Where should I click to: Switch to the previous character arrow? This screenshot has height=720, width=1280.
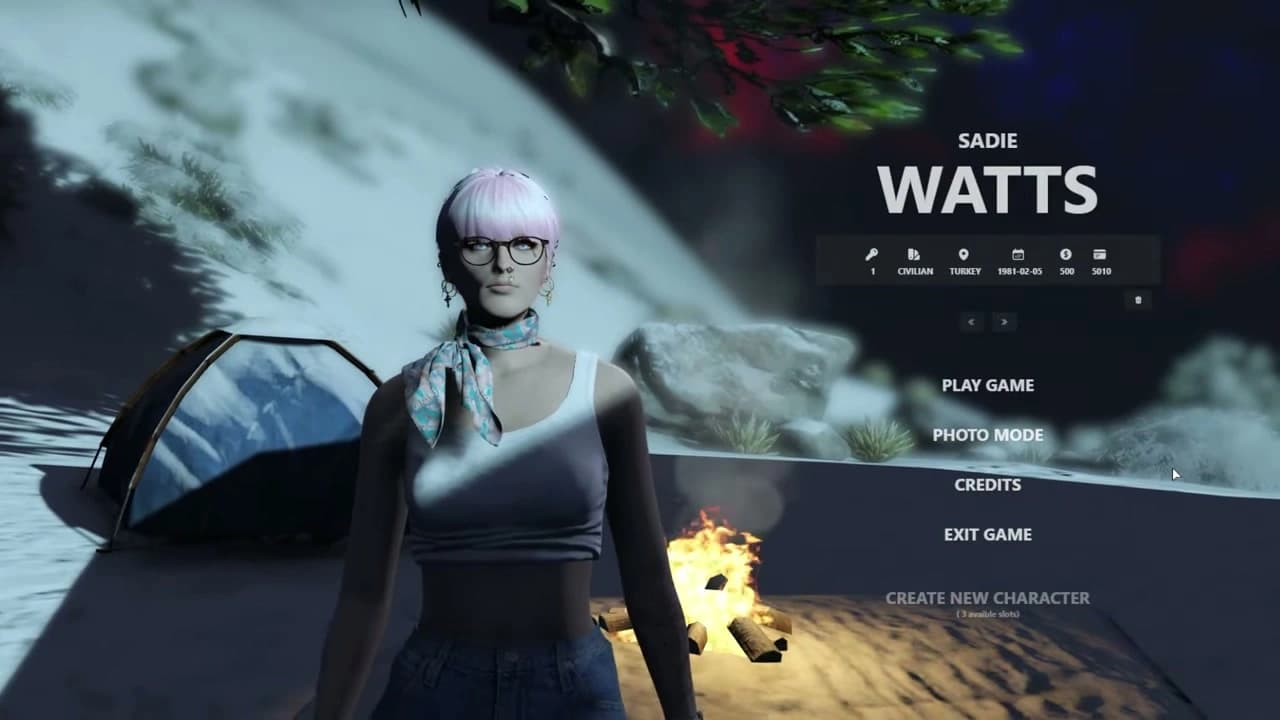click(x=971, y=321)
